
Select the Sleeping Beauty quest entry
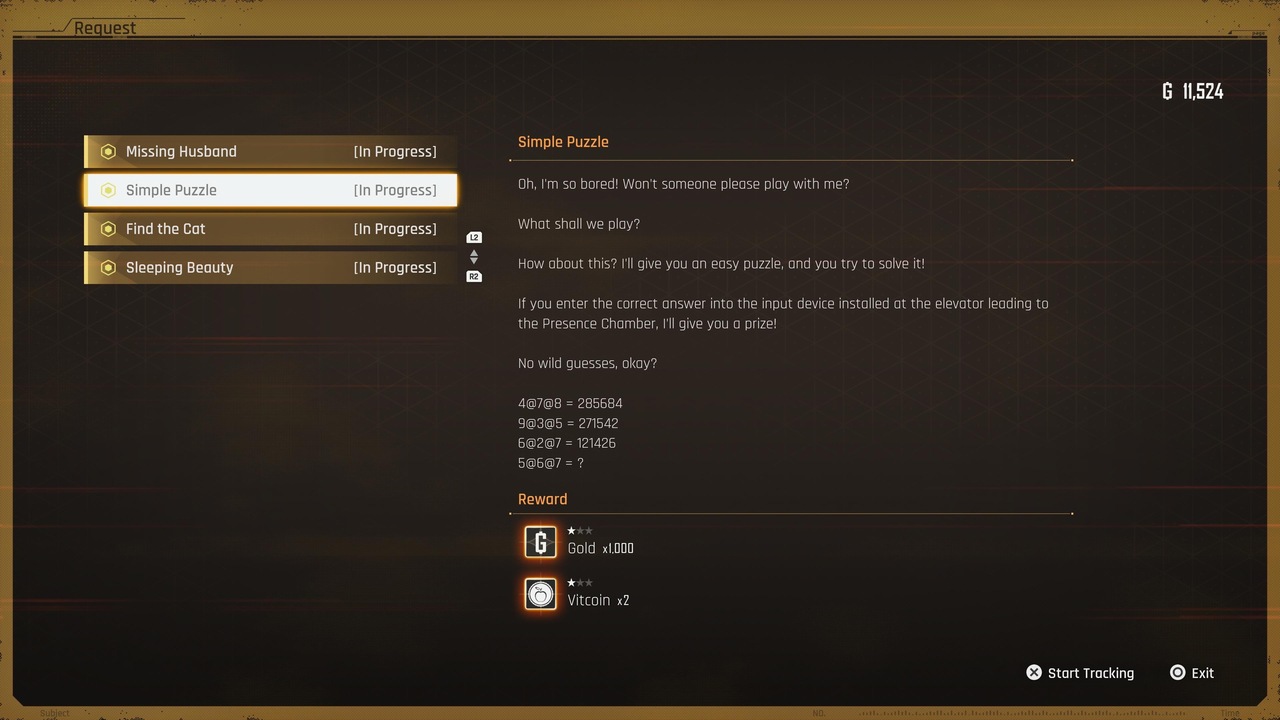click(270, 267)
